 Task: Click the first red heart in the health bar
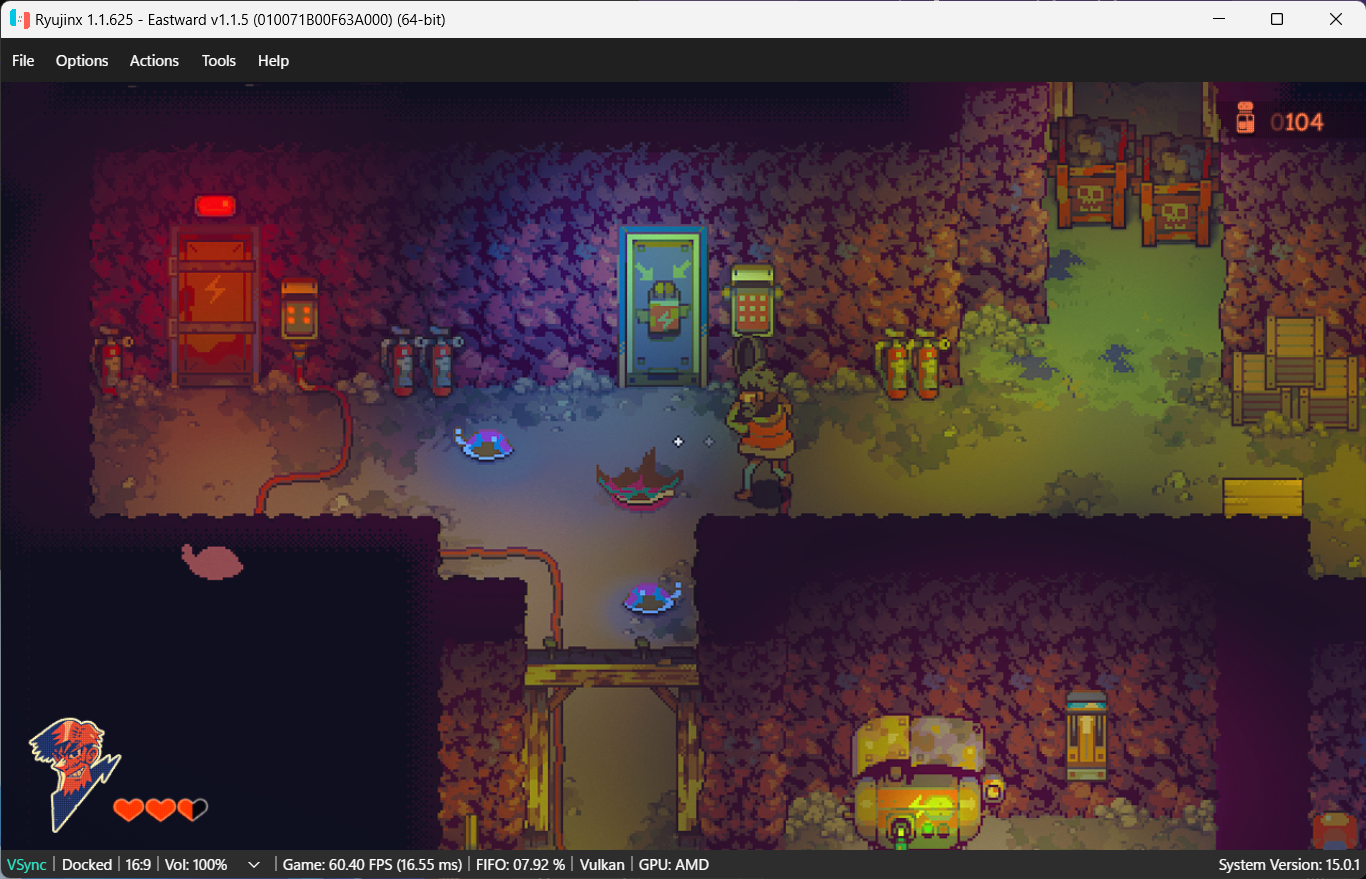coord(128,810)
